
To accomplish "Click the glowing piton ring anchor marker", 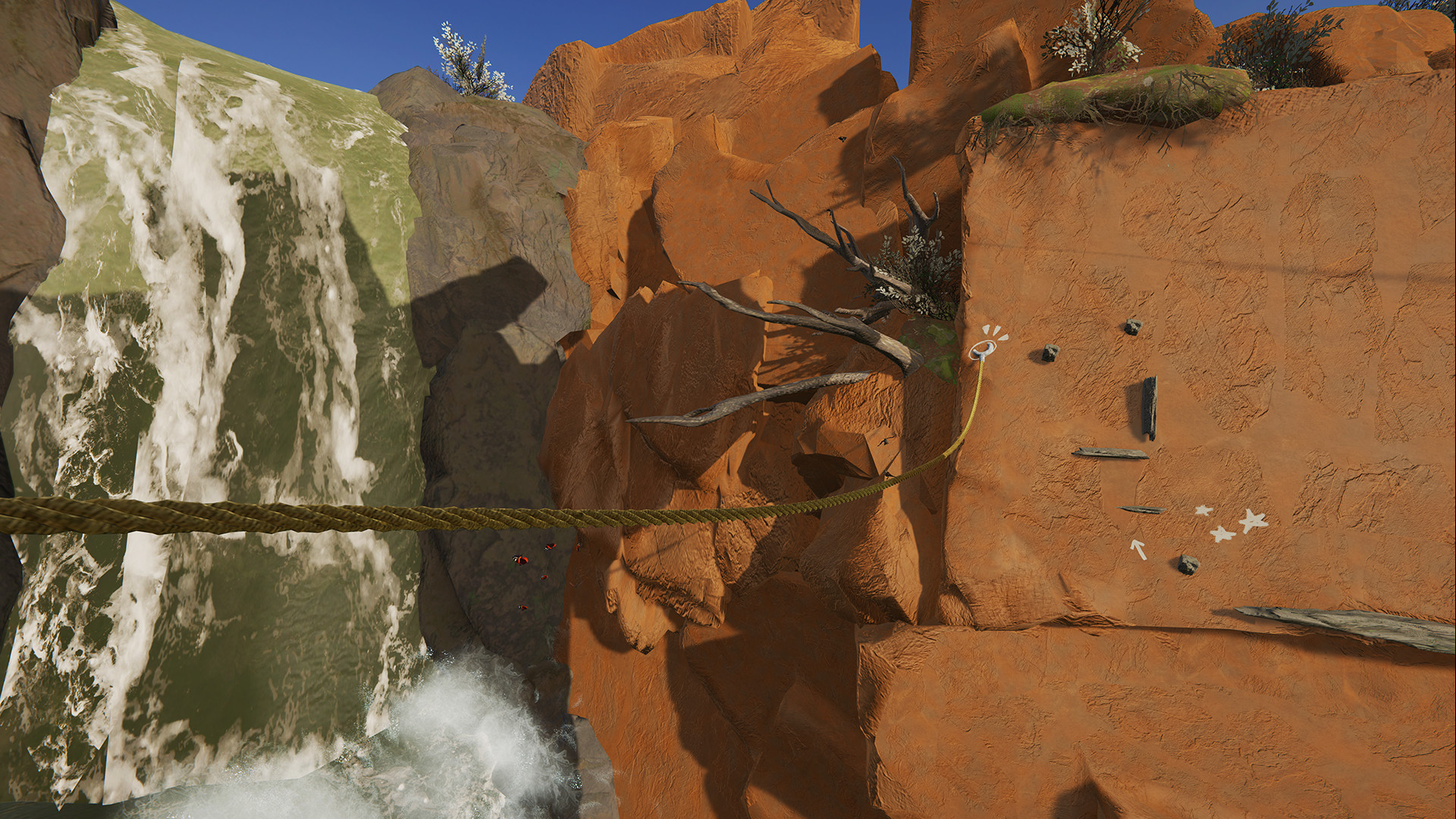I will [983, 350].
